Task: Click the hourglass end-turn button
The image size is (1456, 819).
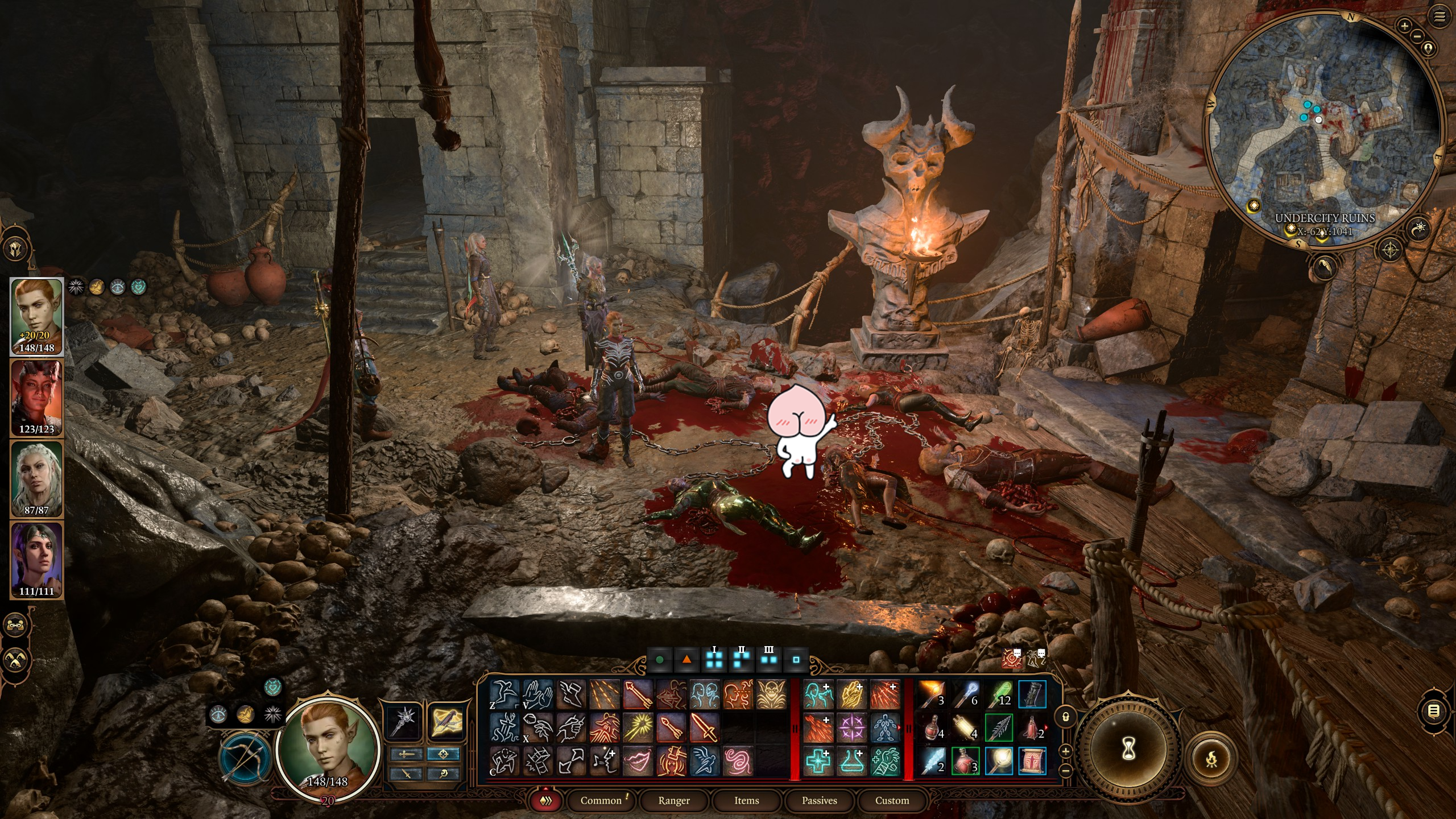Action: pyautogui.click(x=1129, y=750)
